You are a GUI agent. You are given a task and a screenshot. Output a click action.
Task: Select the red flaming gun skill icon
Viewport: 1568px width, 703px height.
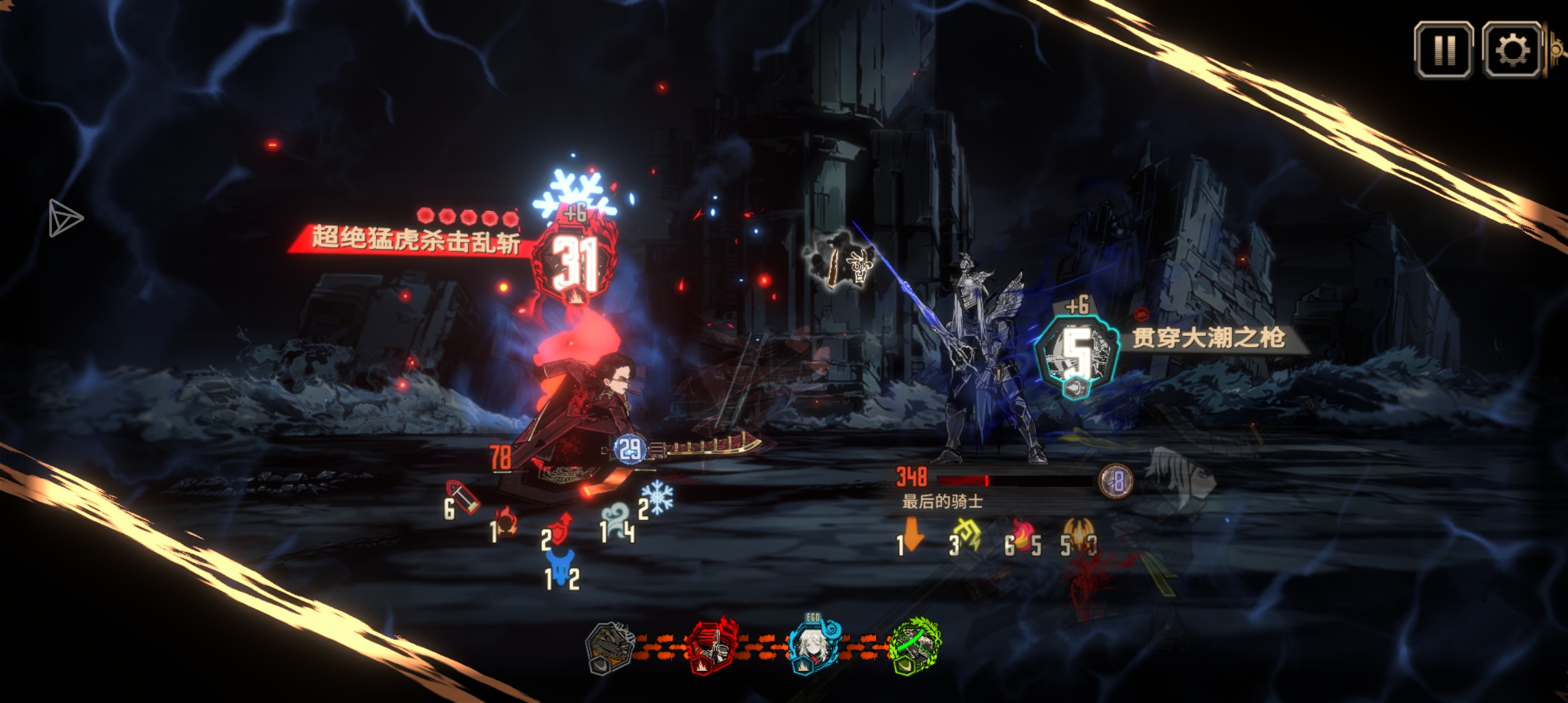click(712, 647)
